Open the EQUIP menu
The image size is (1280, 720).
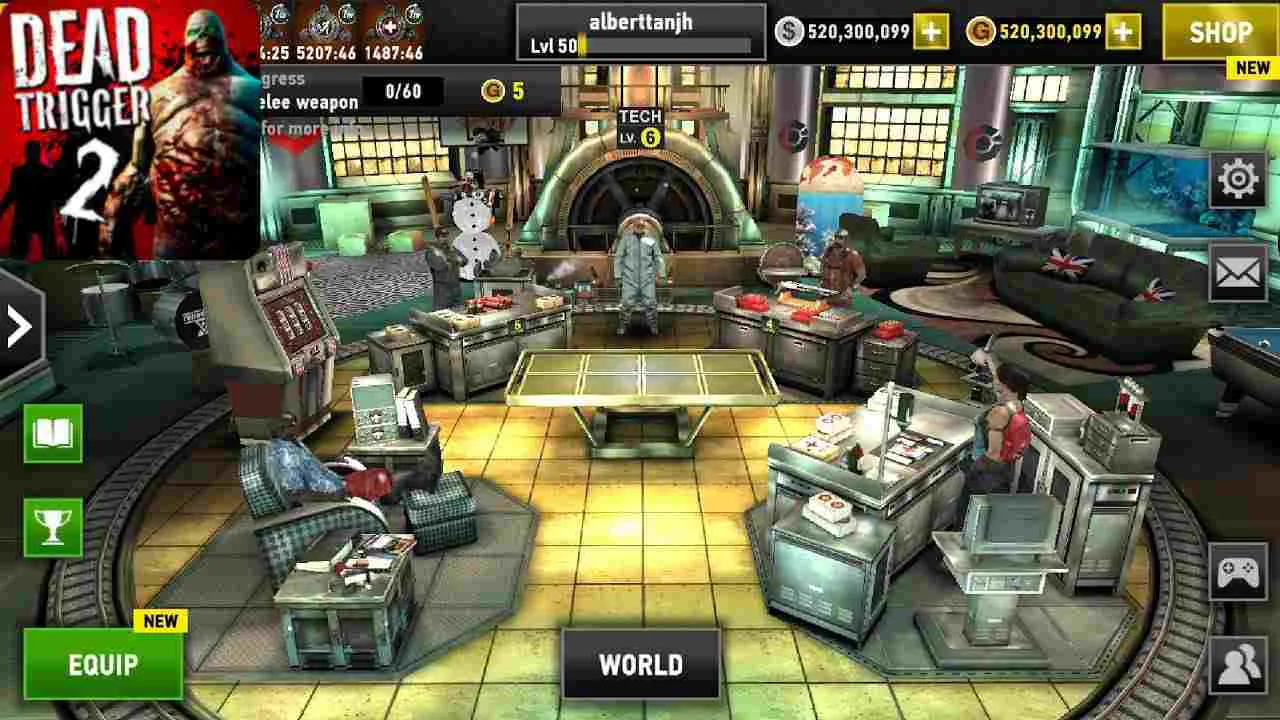[100, 662]
